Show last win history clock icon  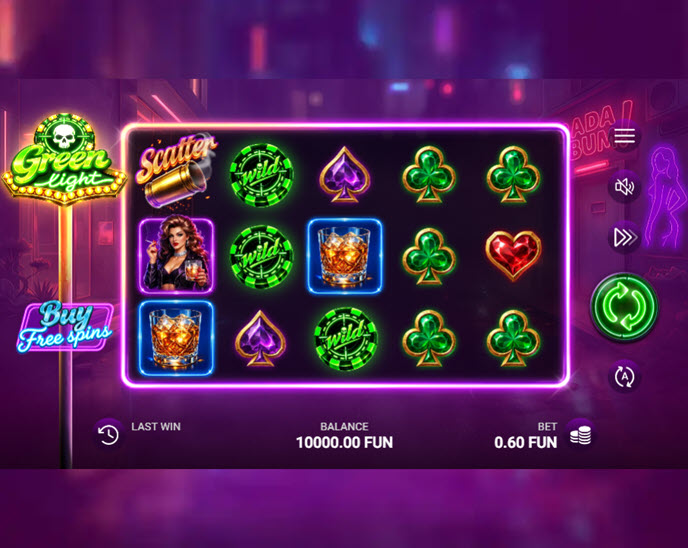pos(108,434)
